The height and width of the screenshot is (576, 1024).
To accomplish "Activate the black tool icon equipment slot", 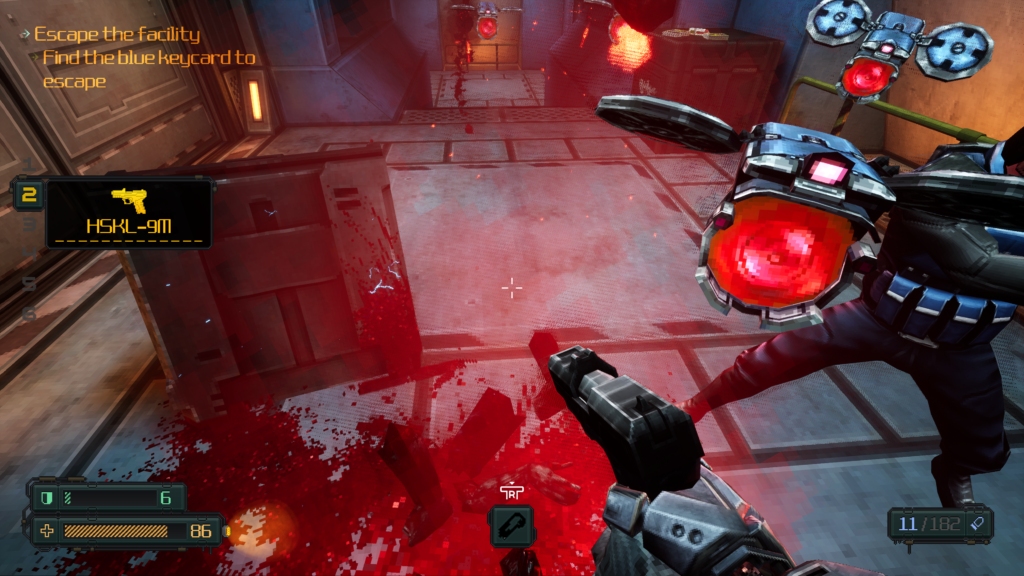I will (511, 525).
